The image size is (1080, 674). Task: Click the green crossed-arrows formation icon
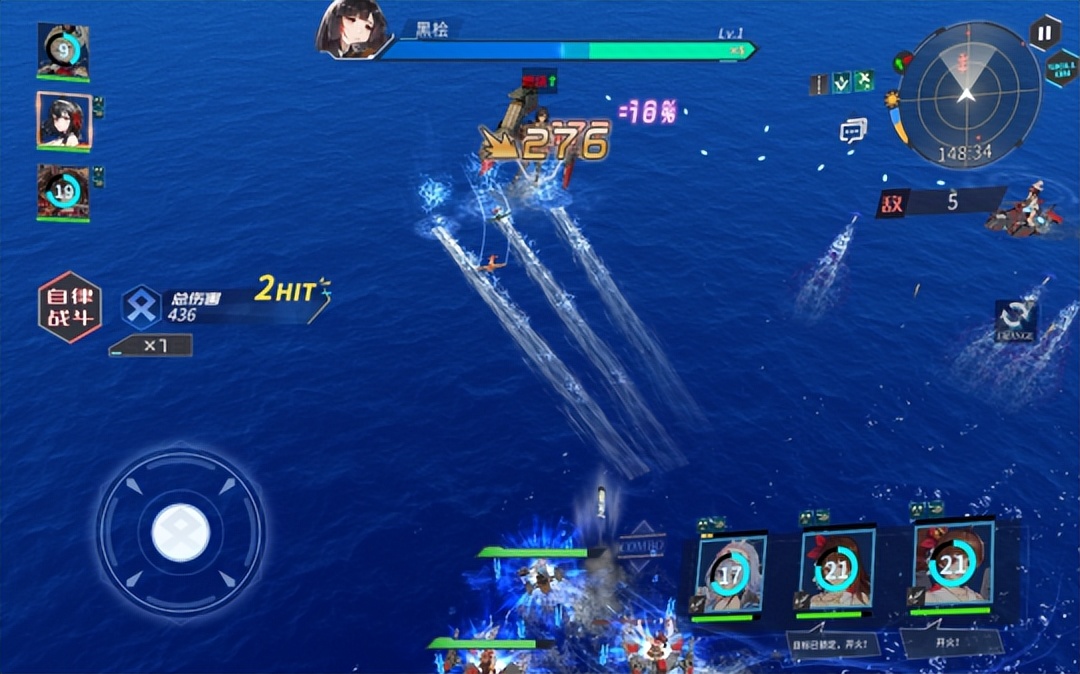click(x=864, y=82)
